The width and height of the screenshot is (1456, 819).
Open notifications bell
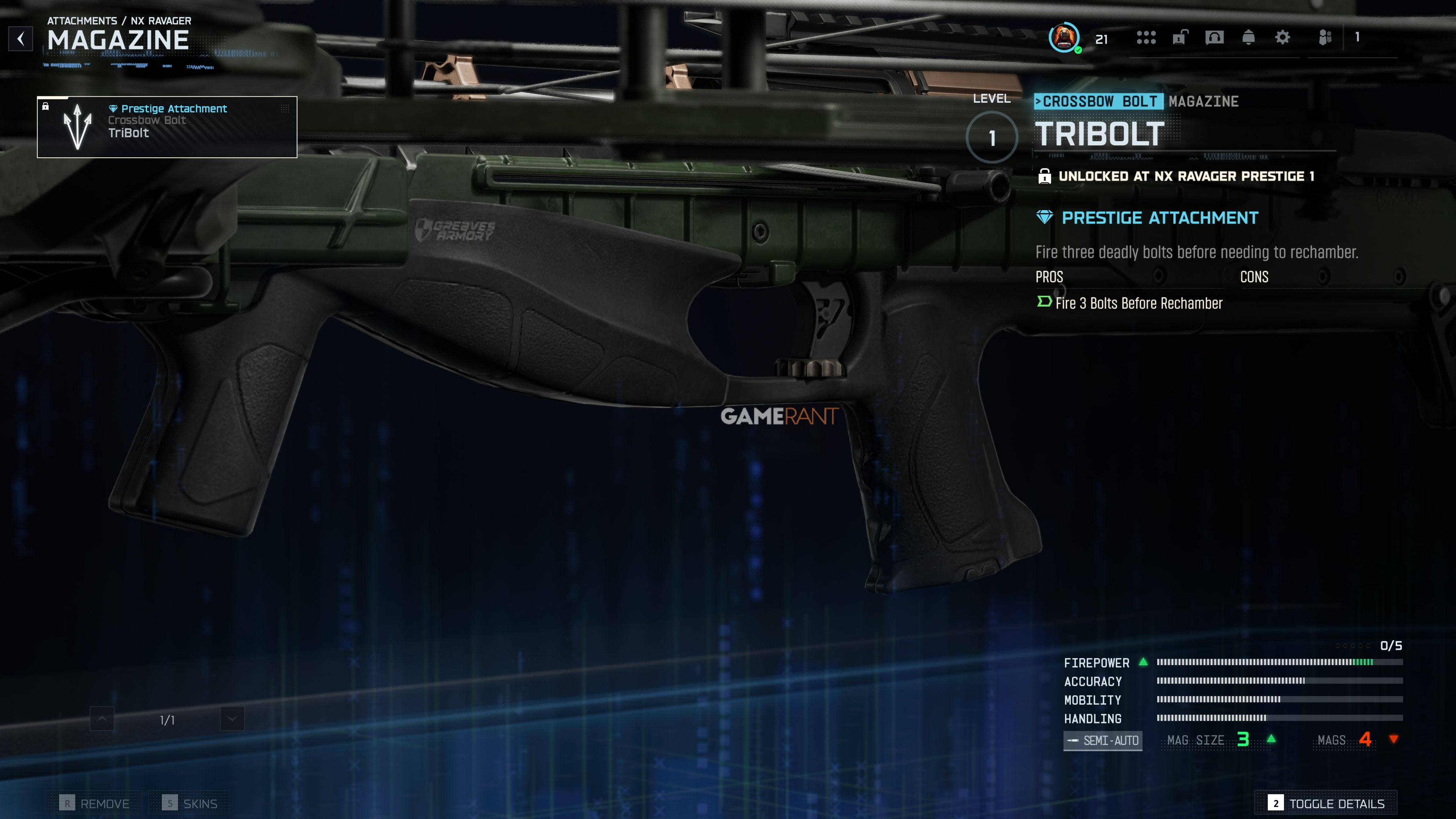point(1248,38)
